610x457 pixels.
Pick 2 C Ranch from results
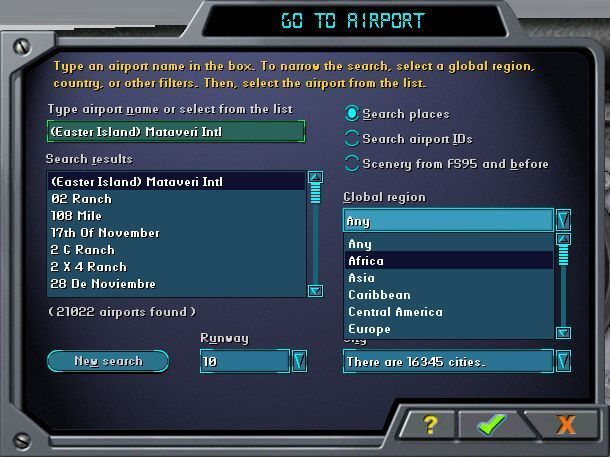[83, 250]
